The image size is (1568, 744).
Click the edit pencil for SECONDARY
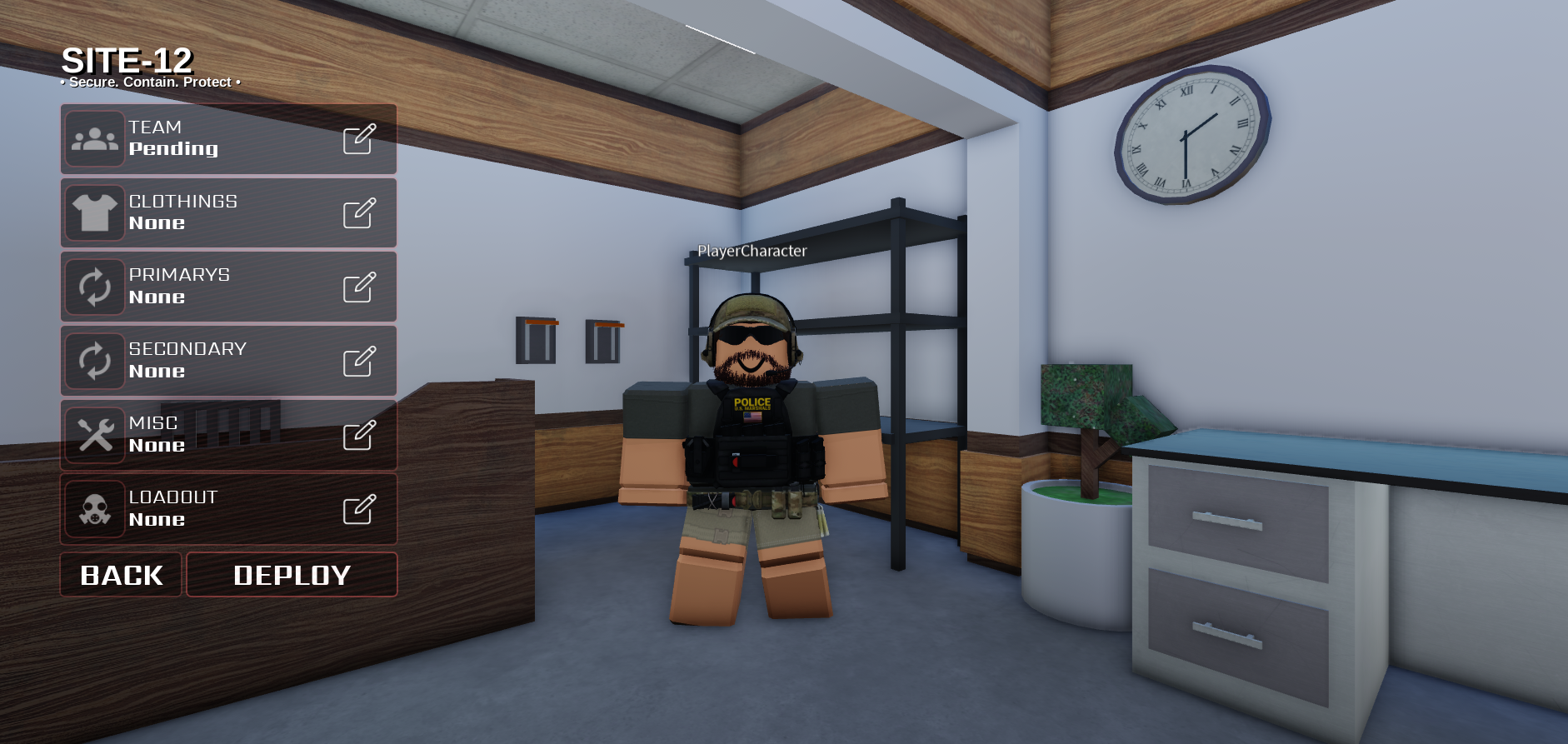click(359, 360)
